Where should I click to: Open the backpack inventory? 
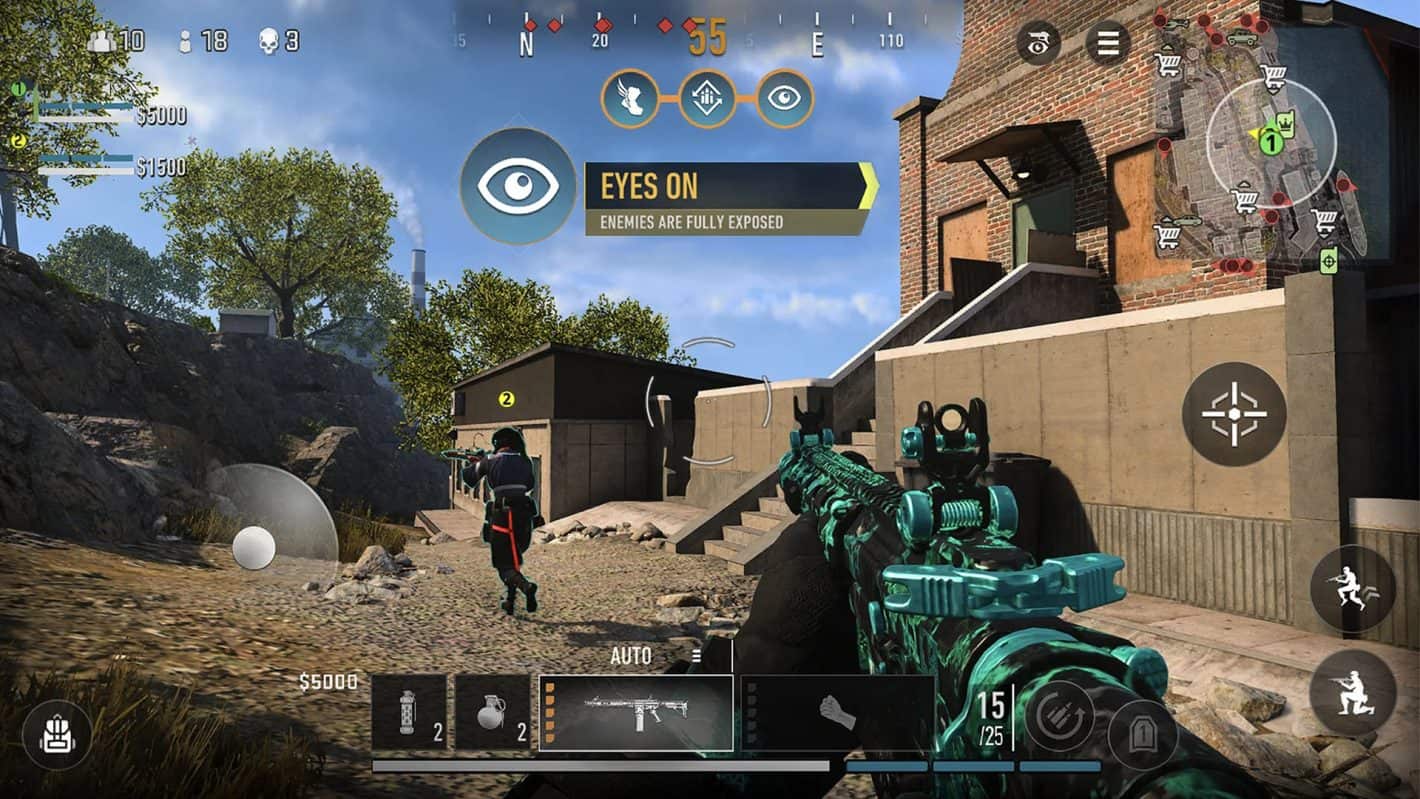click(57, 735)
